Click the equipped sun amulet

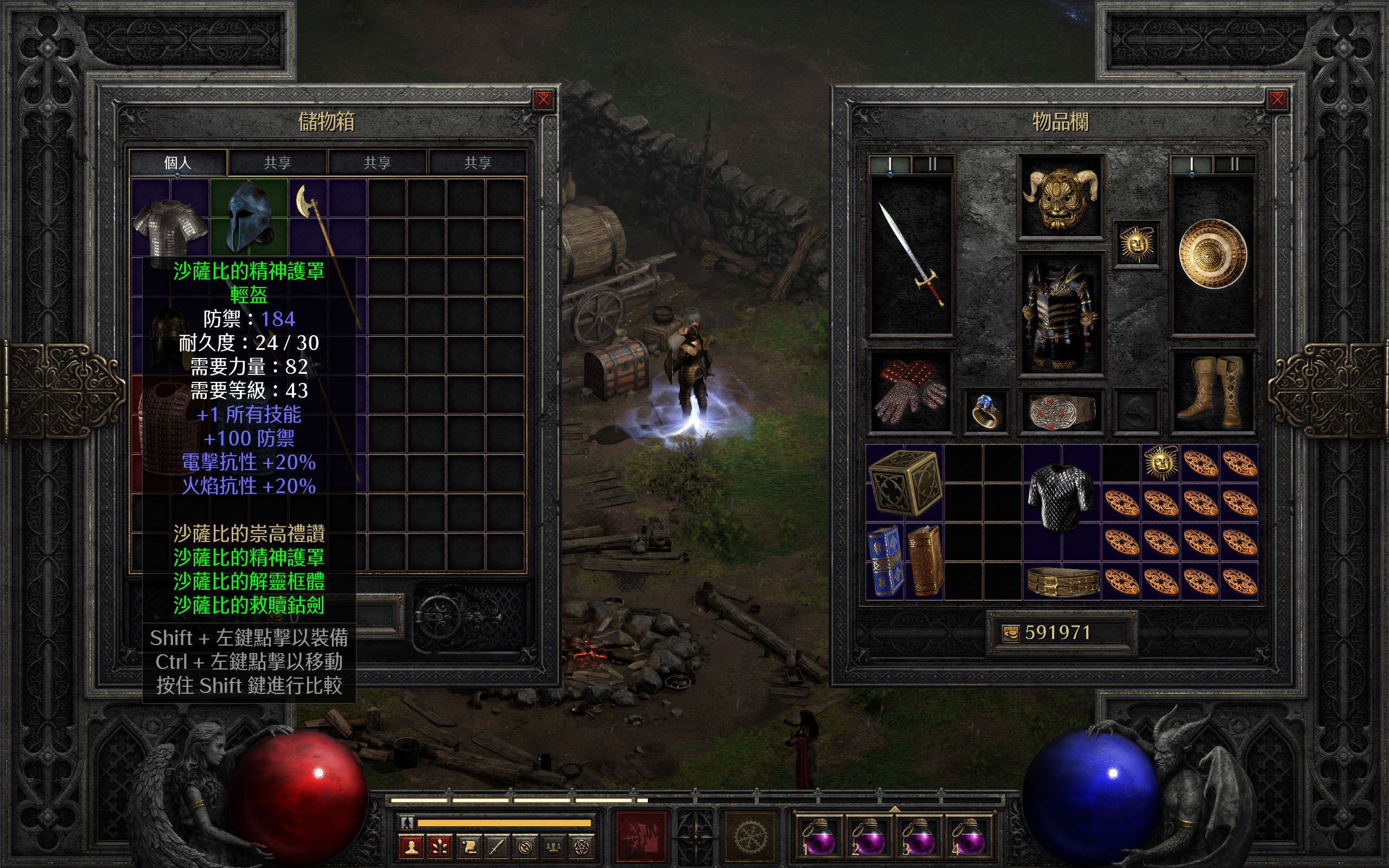(1137, 245)
